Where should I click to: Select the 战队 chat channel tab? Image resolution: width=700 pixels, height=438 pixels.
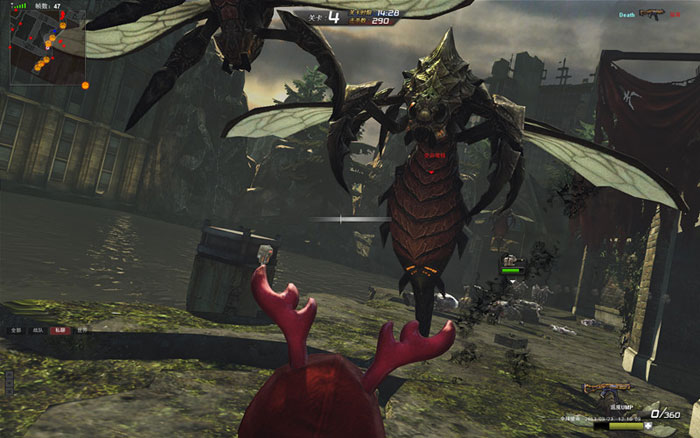(x=38, y=329)
